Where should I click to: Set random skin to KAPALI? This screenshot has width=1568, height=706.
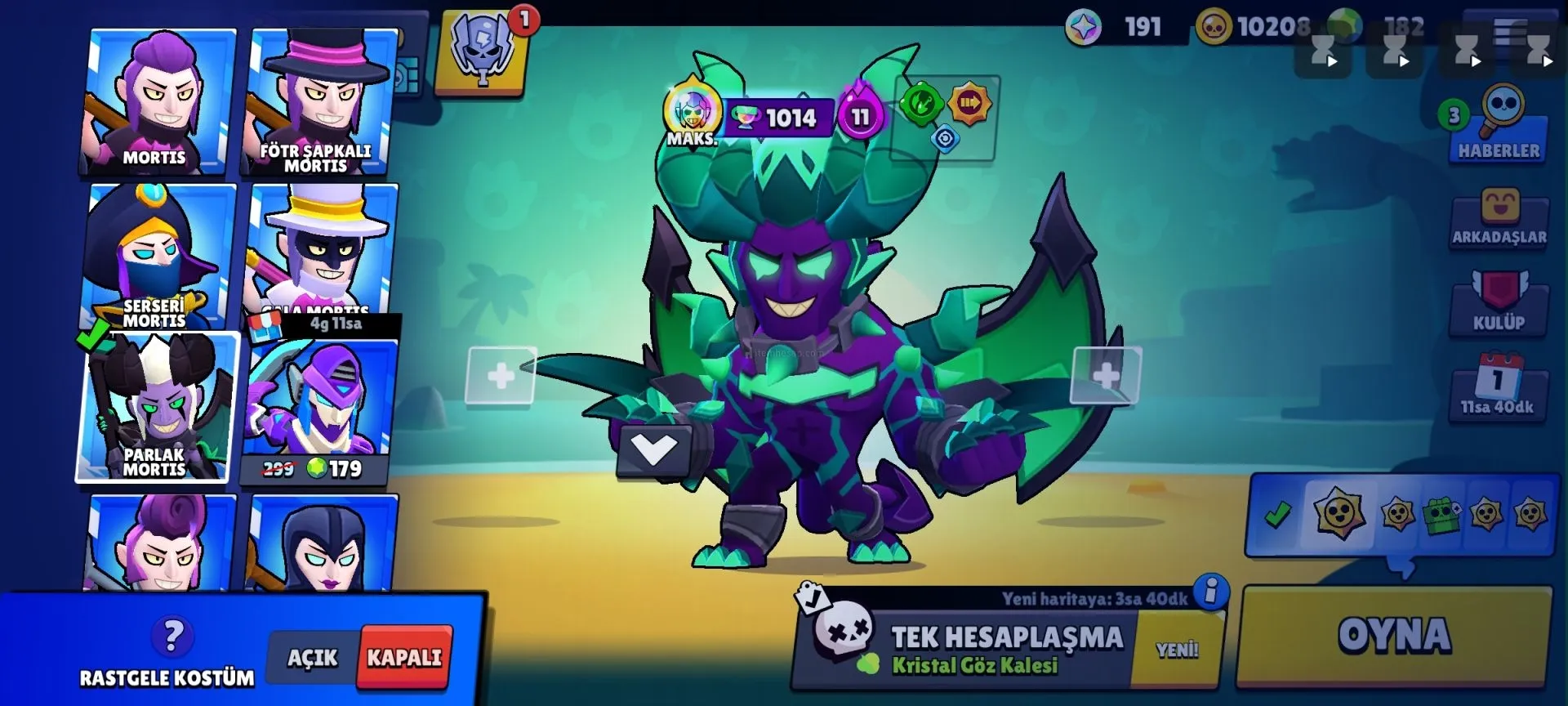[404, 658]
